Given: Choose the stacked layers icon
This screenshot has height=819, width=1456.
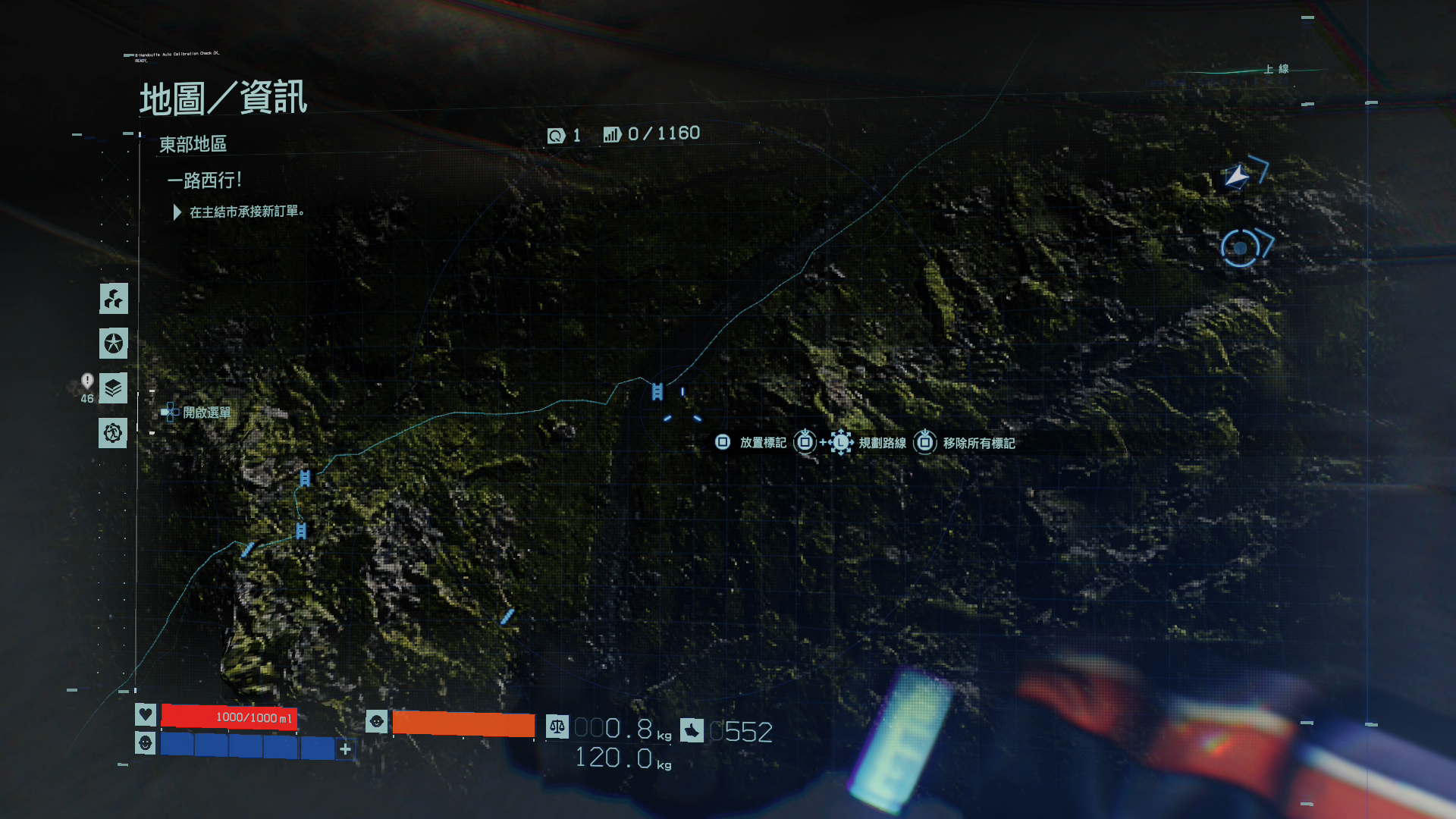Looking at the screenshot, I should click(x=113, y=388).
